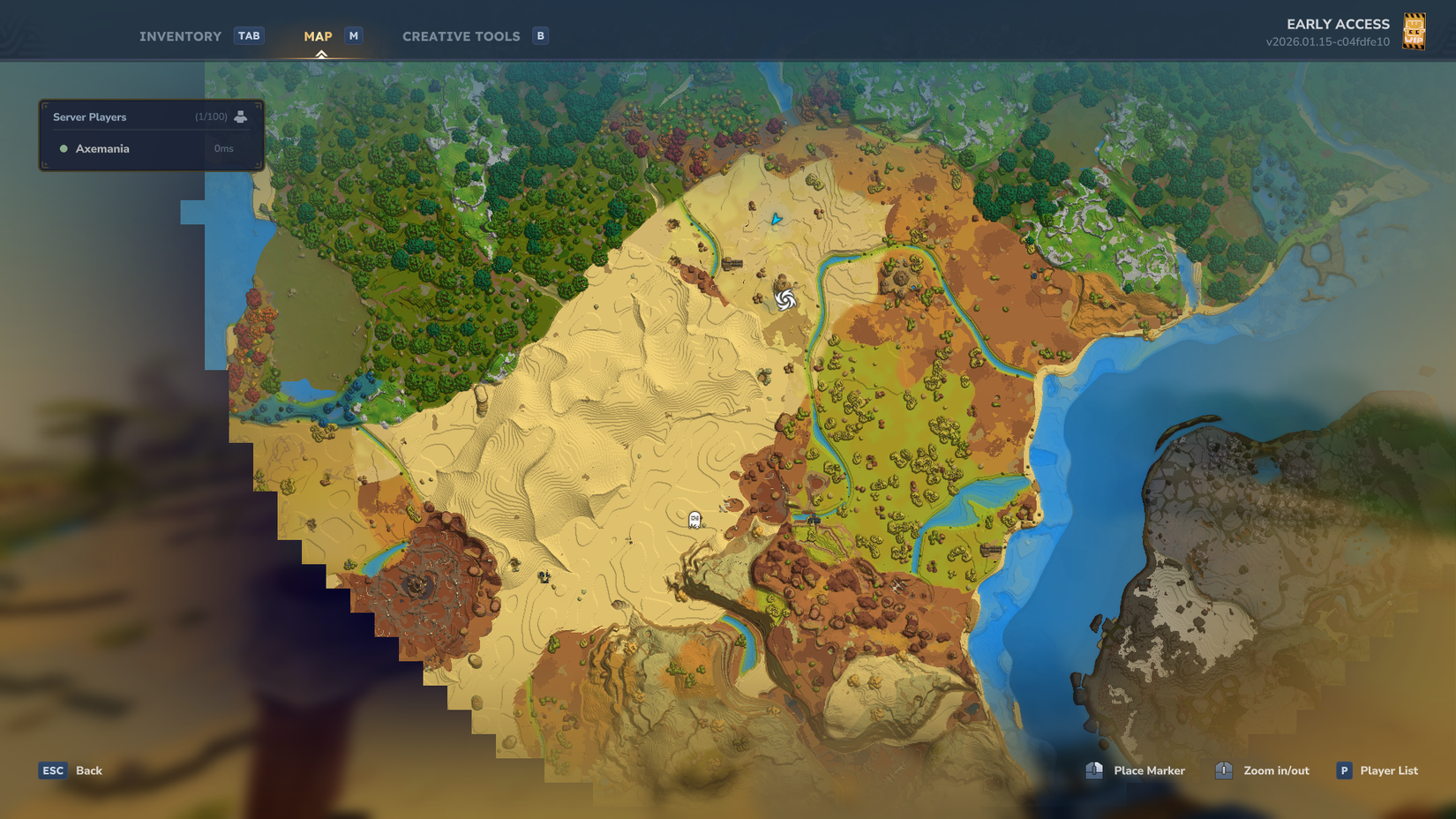The height and width of the screenshot is (819, 1456).
Task: Click the mouse icon next to Place Marker
Action: (1094, 770)
